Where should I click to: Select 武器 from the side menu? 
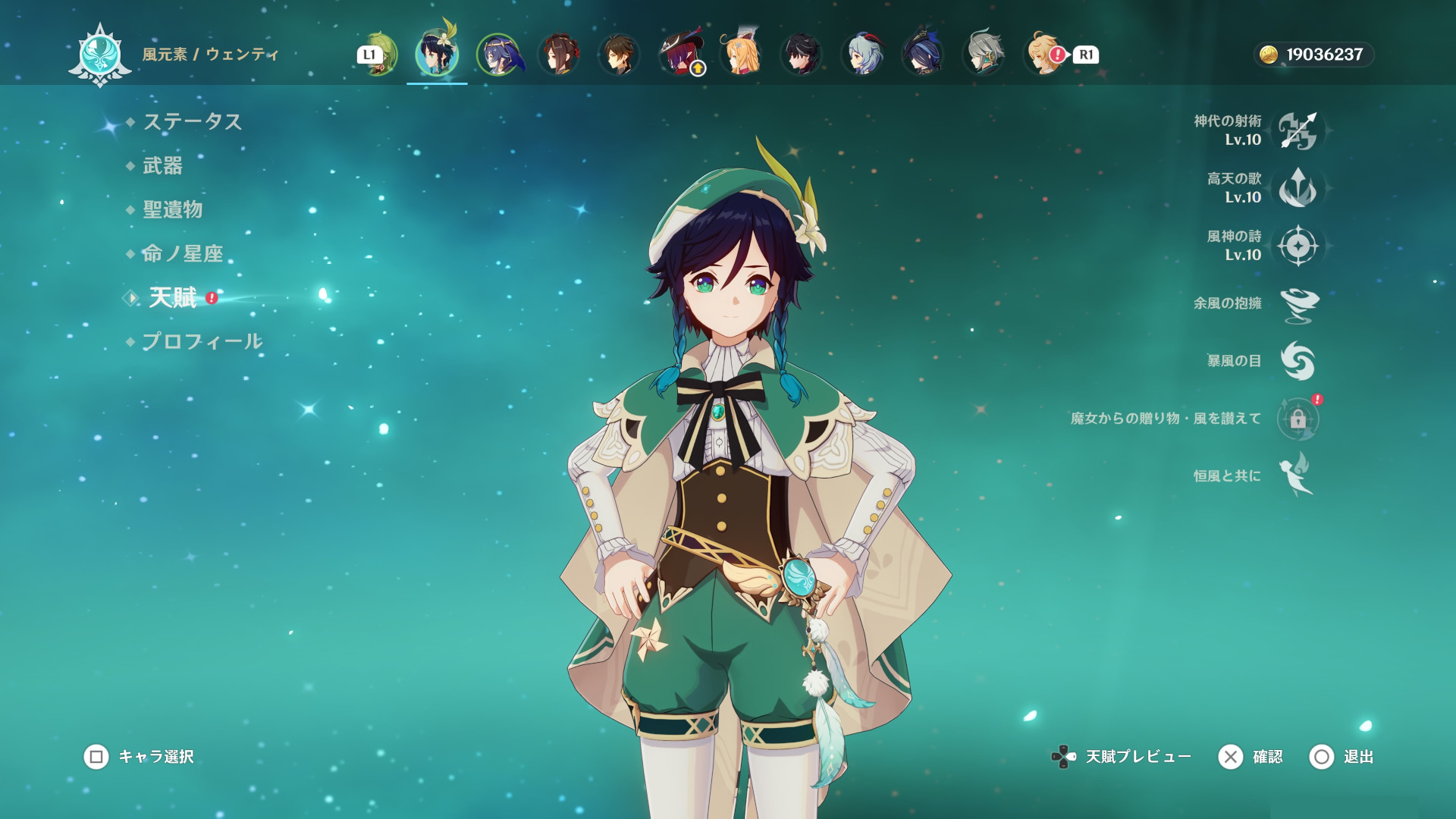click(x=162, y=166)
